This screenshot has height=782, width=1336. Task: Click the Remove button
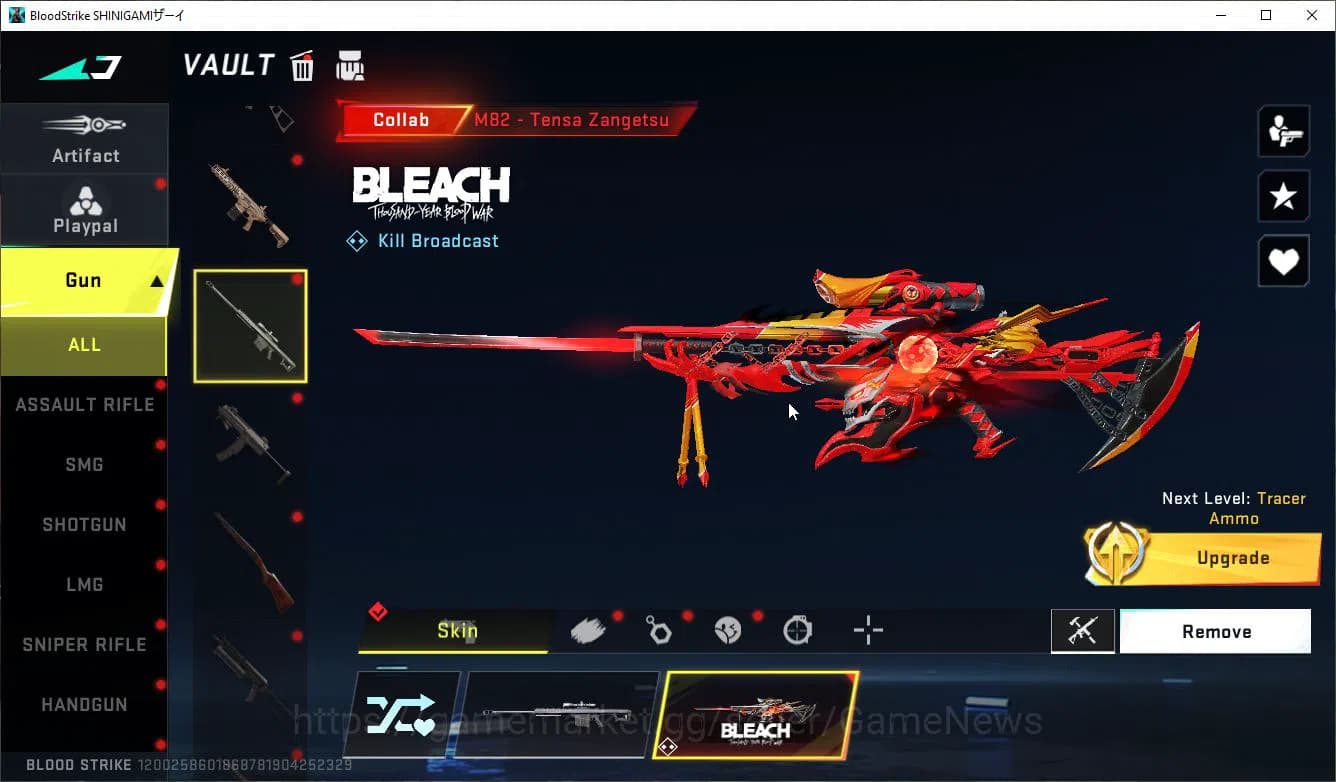1215,631
